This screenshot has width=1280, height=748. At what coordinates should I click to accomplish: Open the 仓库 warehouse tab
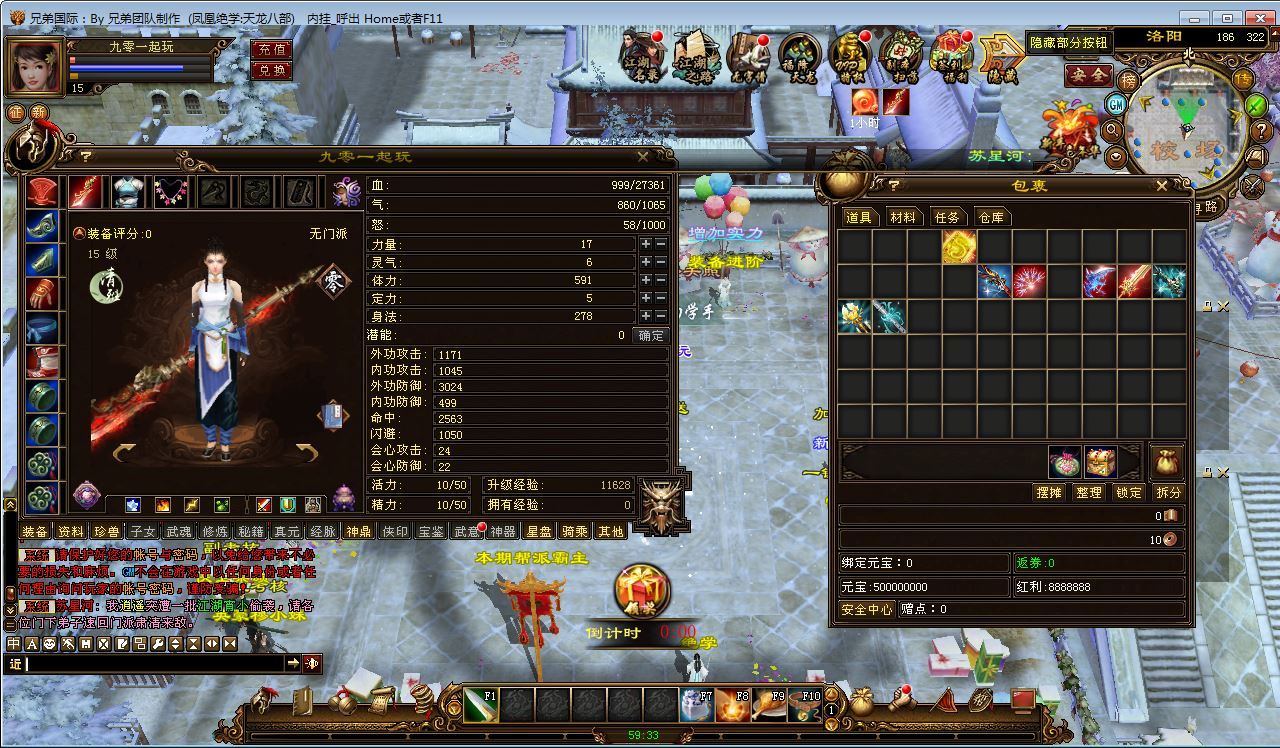point(990,217)
